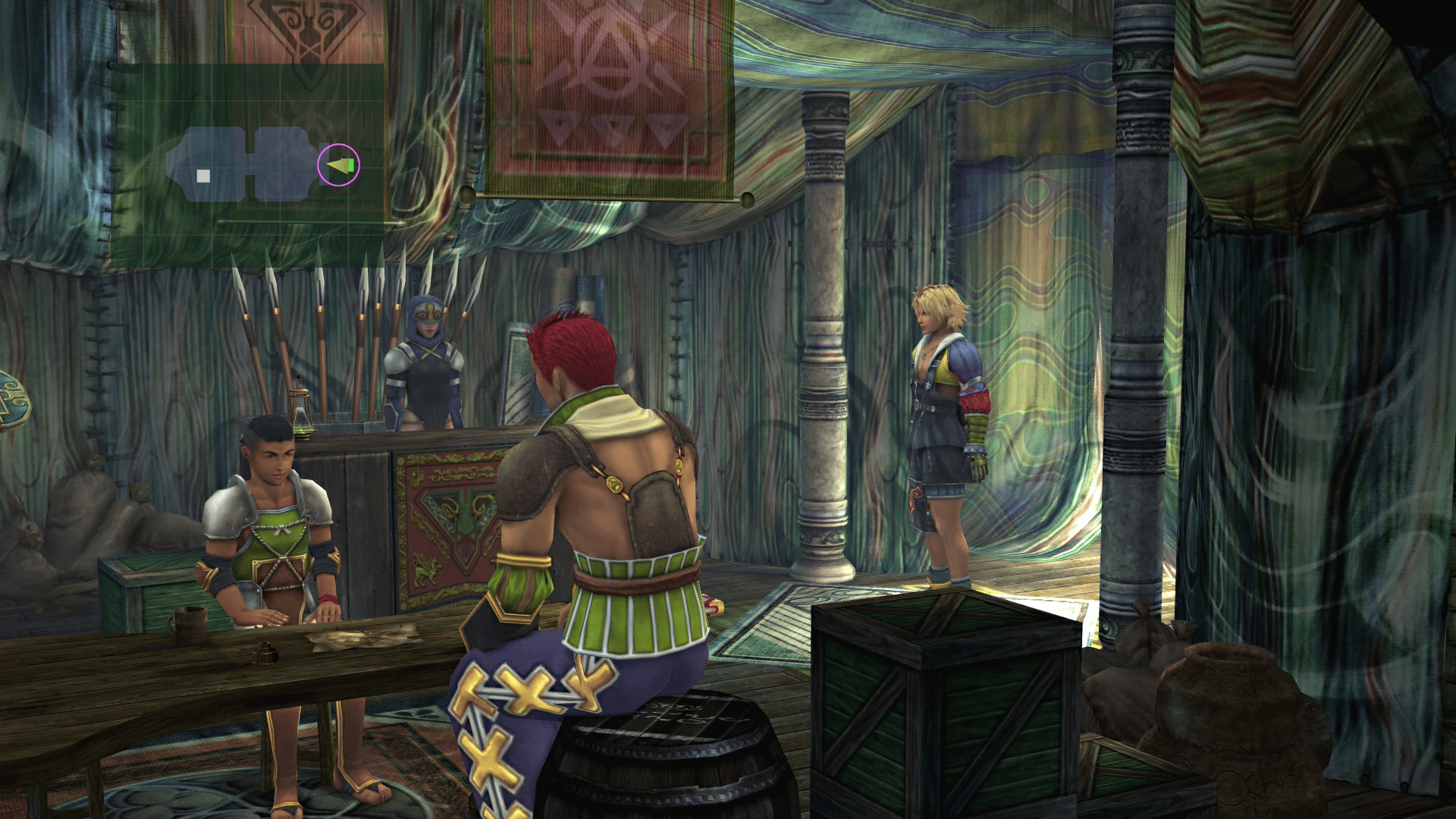
Task: Click the minimap in the top-left
Action: click(247, 165)
